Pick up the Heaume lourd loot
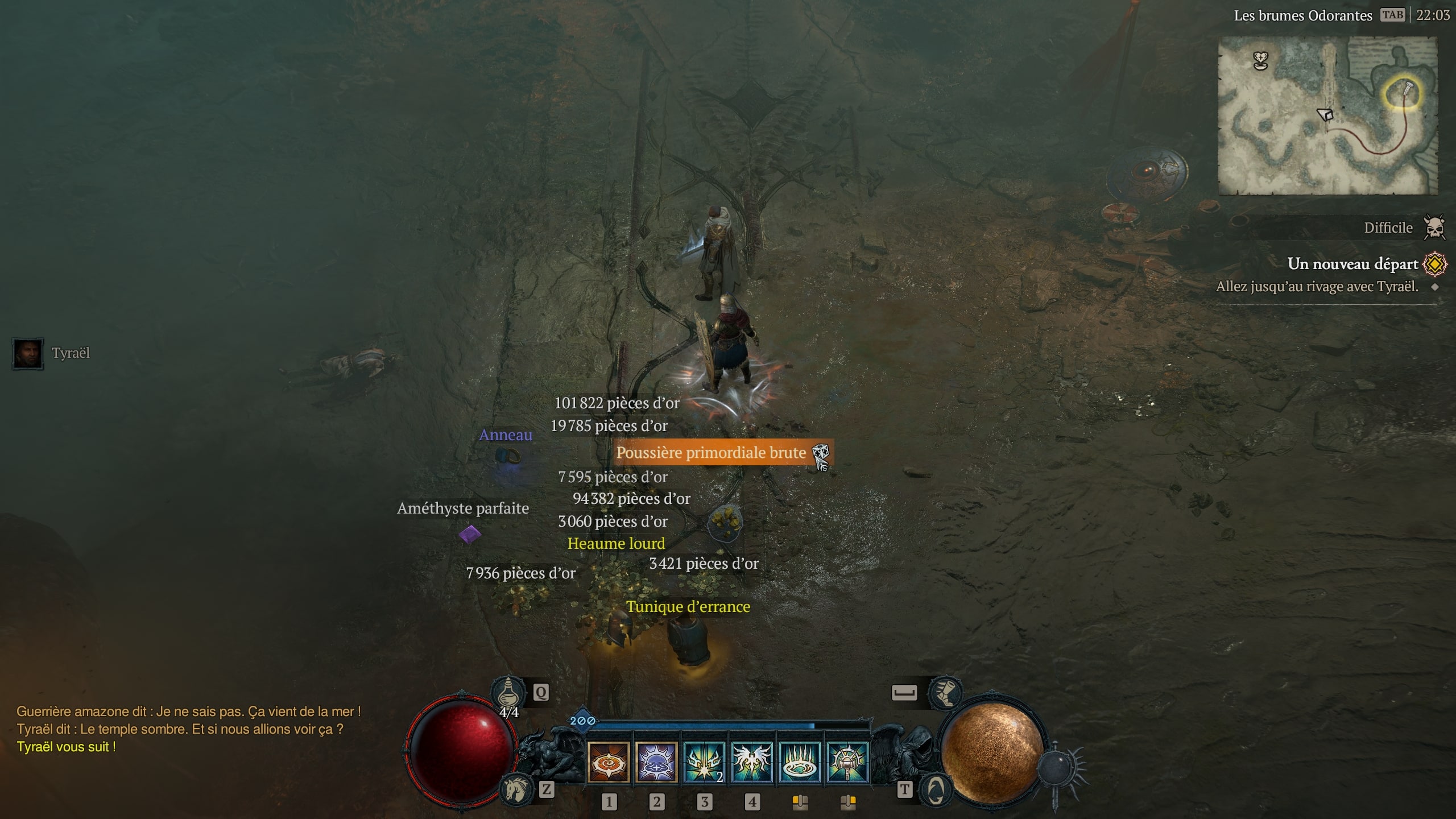 615,543
